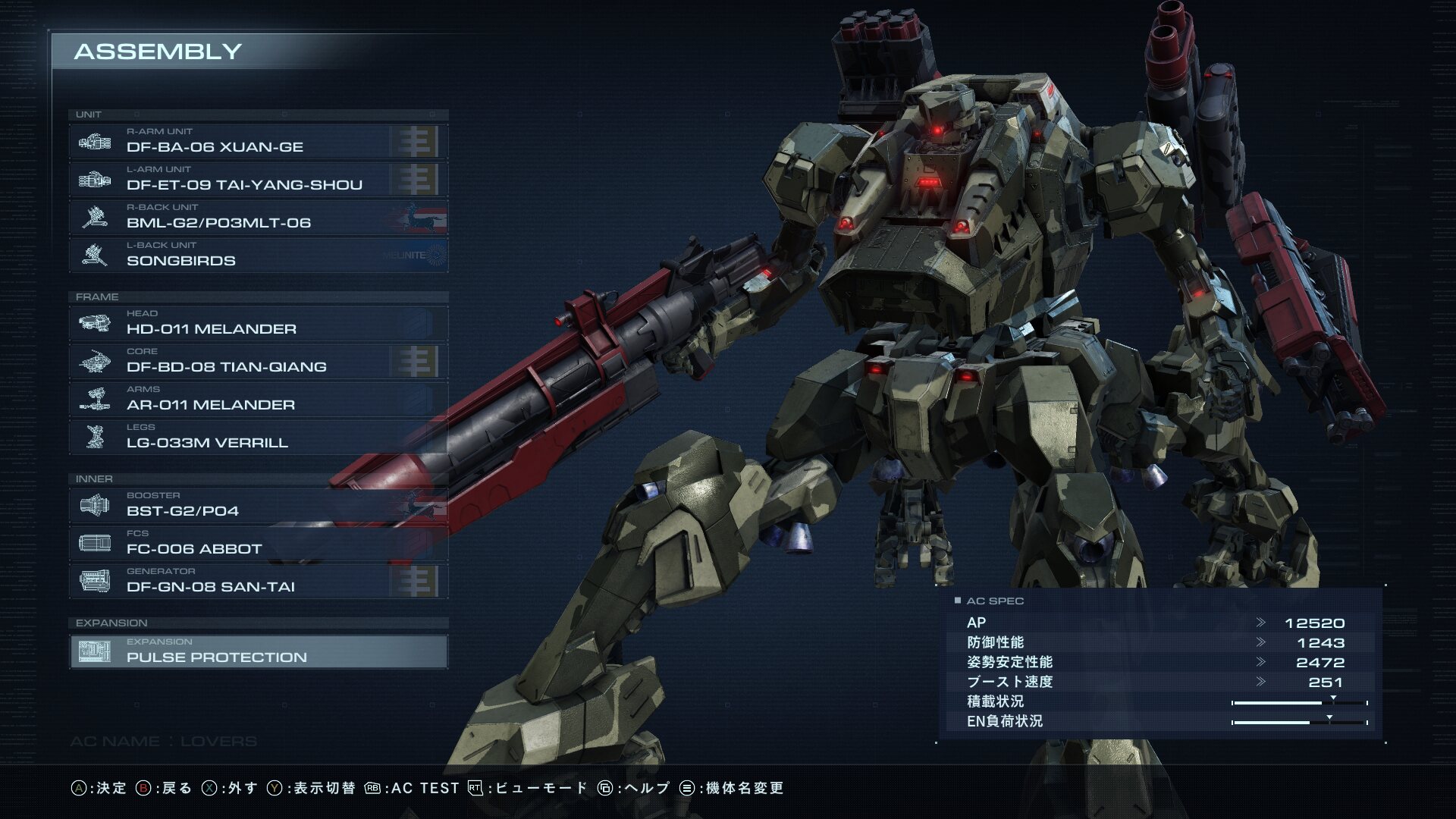This screenshot has width=1456, height=819.
Task: Pick the HEAD part HD-011 MELANDER
Action: [x=258, y=324]
